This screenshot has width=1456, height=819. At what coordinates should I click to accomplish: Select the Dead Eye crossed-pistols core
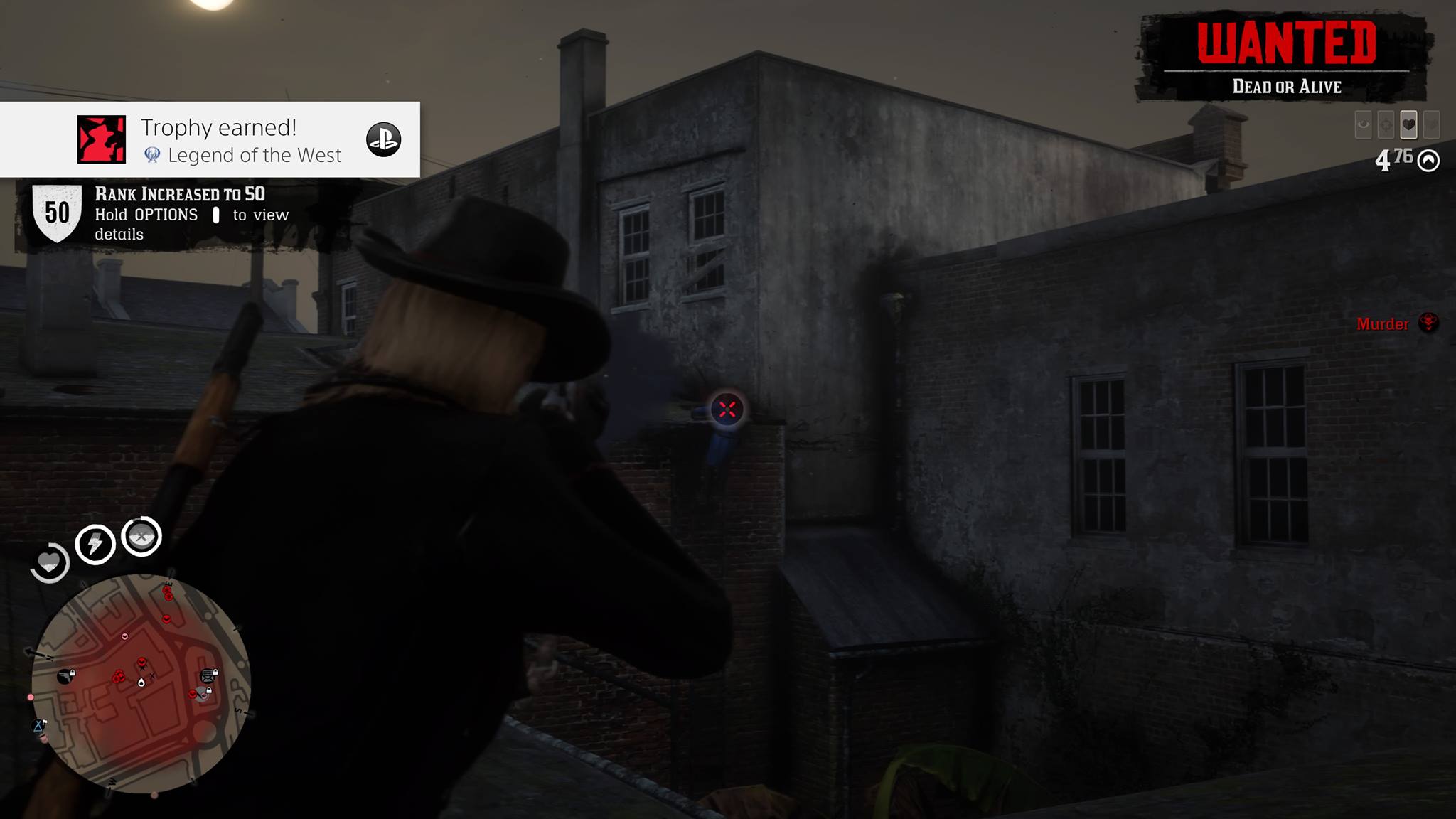point(140,537)
